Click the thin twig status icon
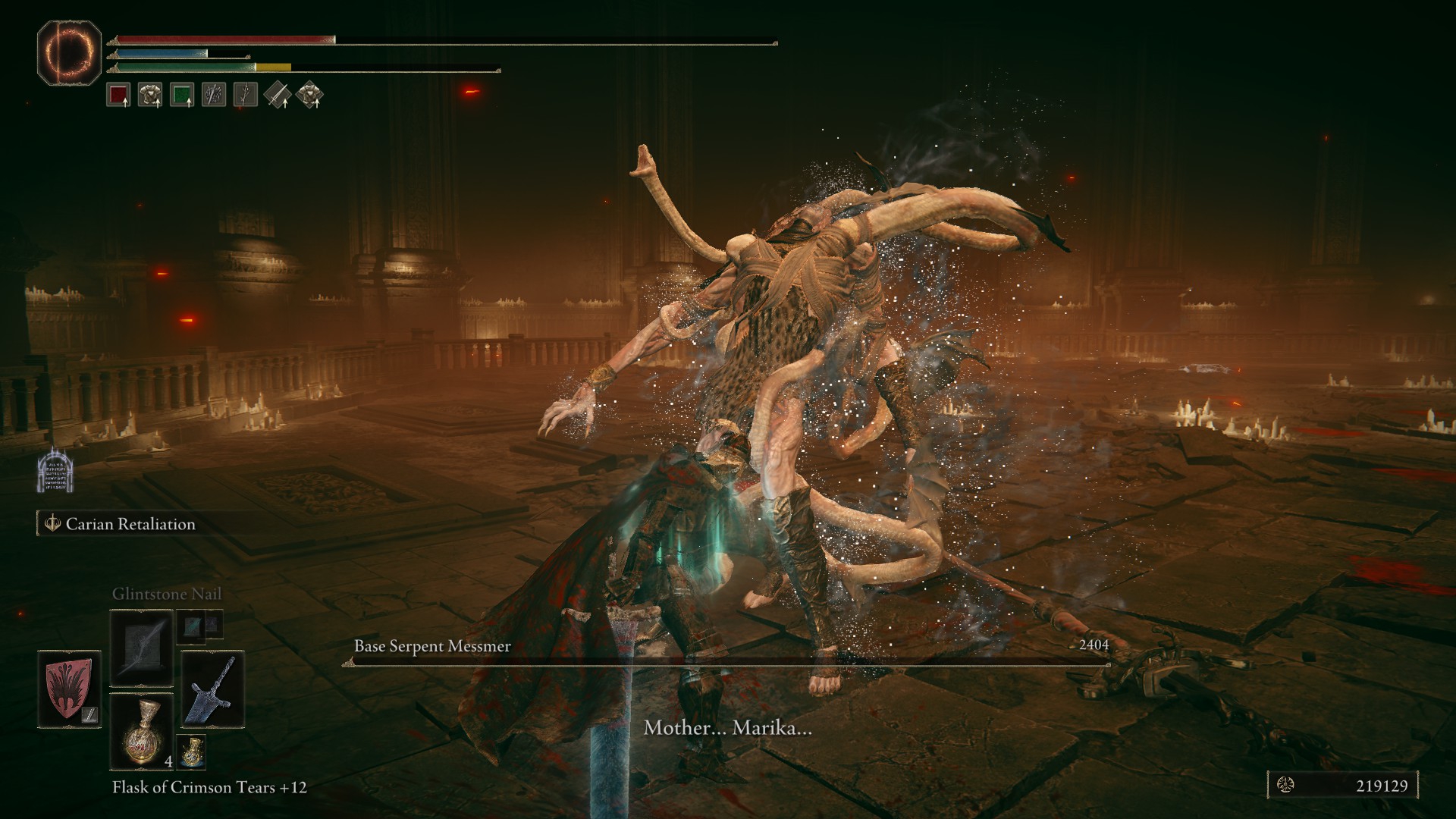The width and height of the screenshot is (1456, 819). (x=246, y=95)
